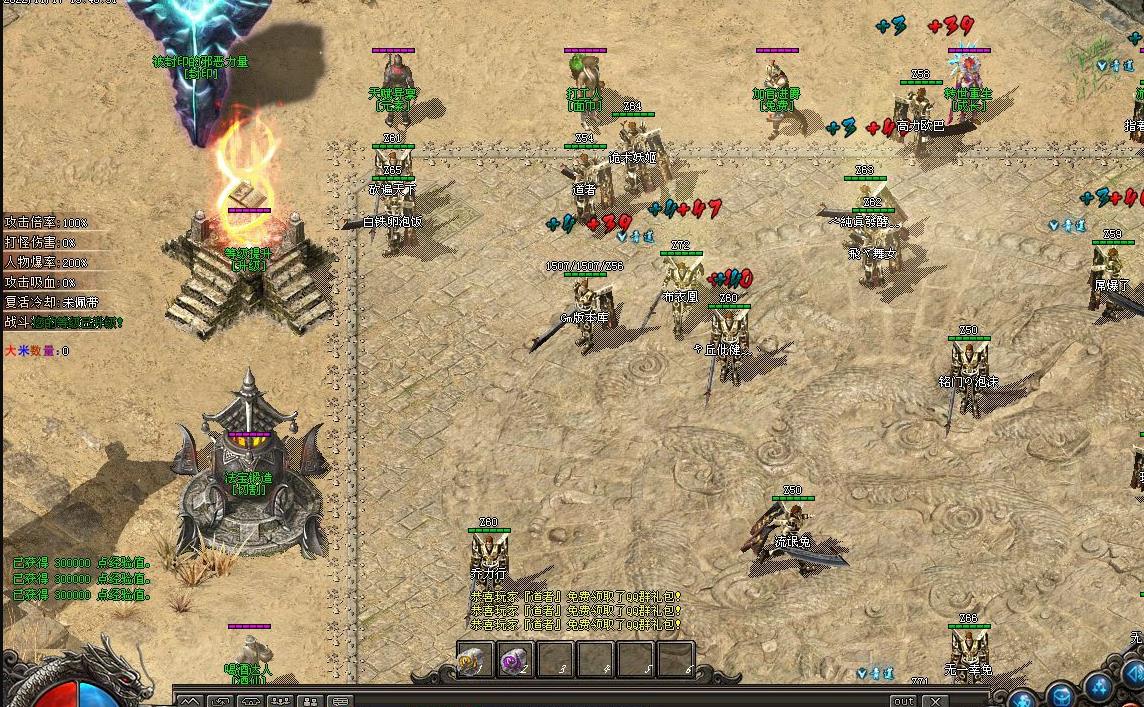Click the mountain-peaks chat channel button

point(190,701)
